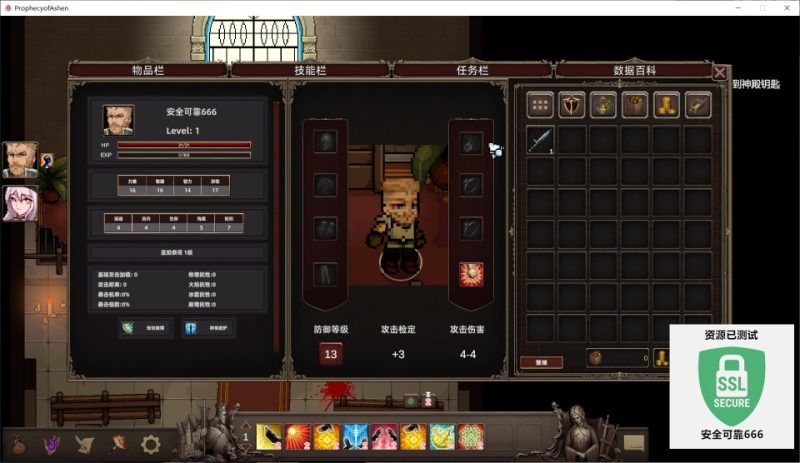Filter inventory by the gold coins category
800x463 pixels.
[667, 104]
